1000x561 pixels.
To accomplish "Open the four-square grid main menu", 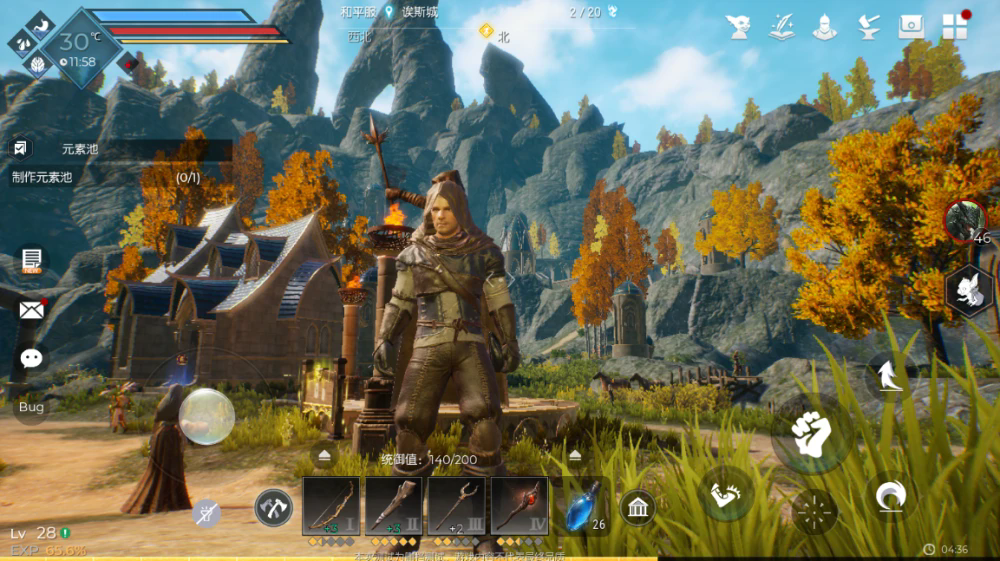I will (954, 27).
